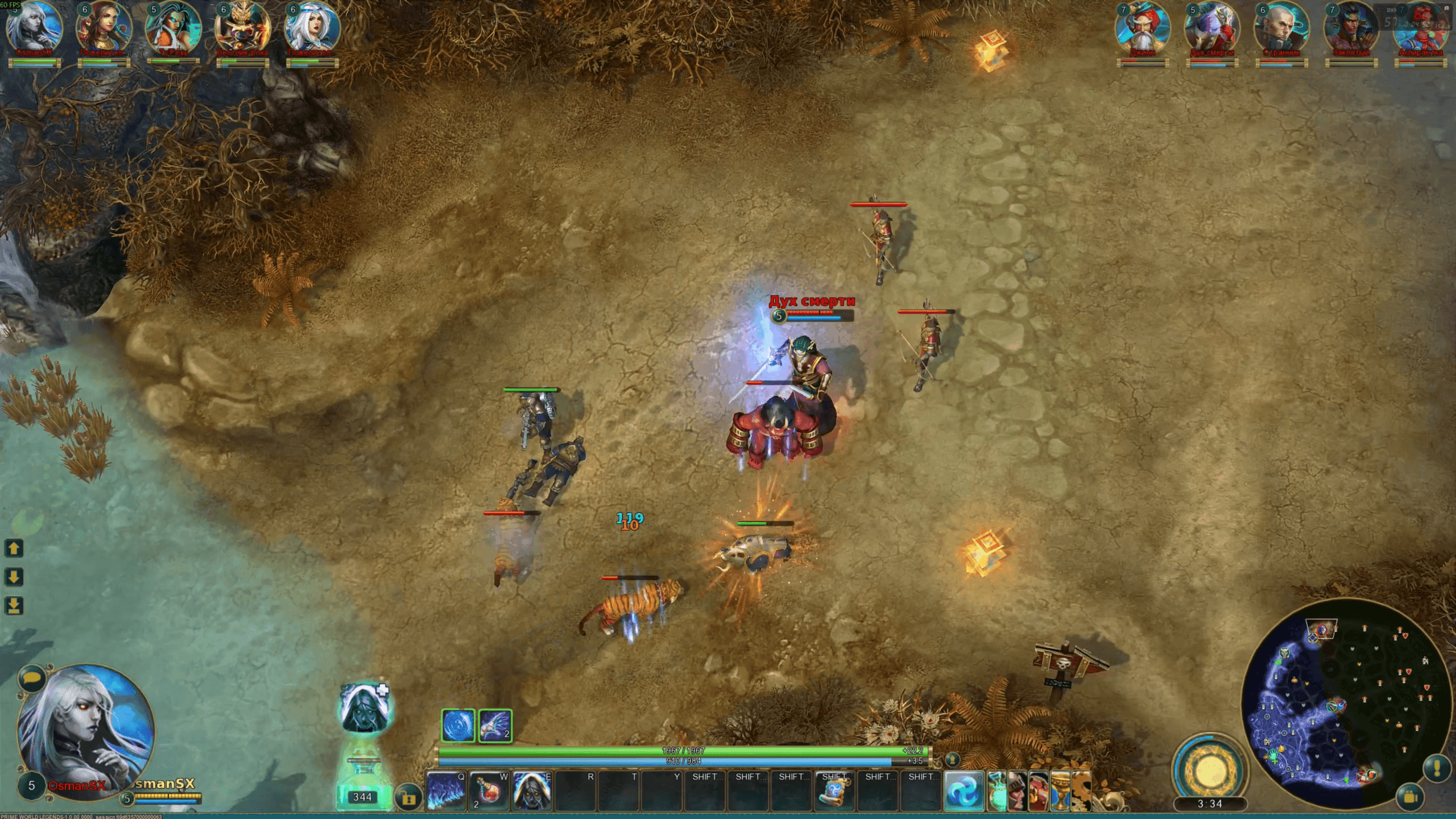Click the blue swirl icon beside the hotbar
Screen dimensions: 1456x819
point(964,791)
